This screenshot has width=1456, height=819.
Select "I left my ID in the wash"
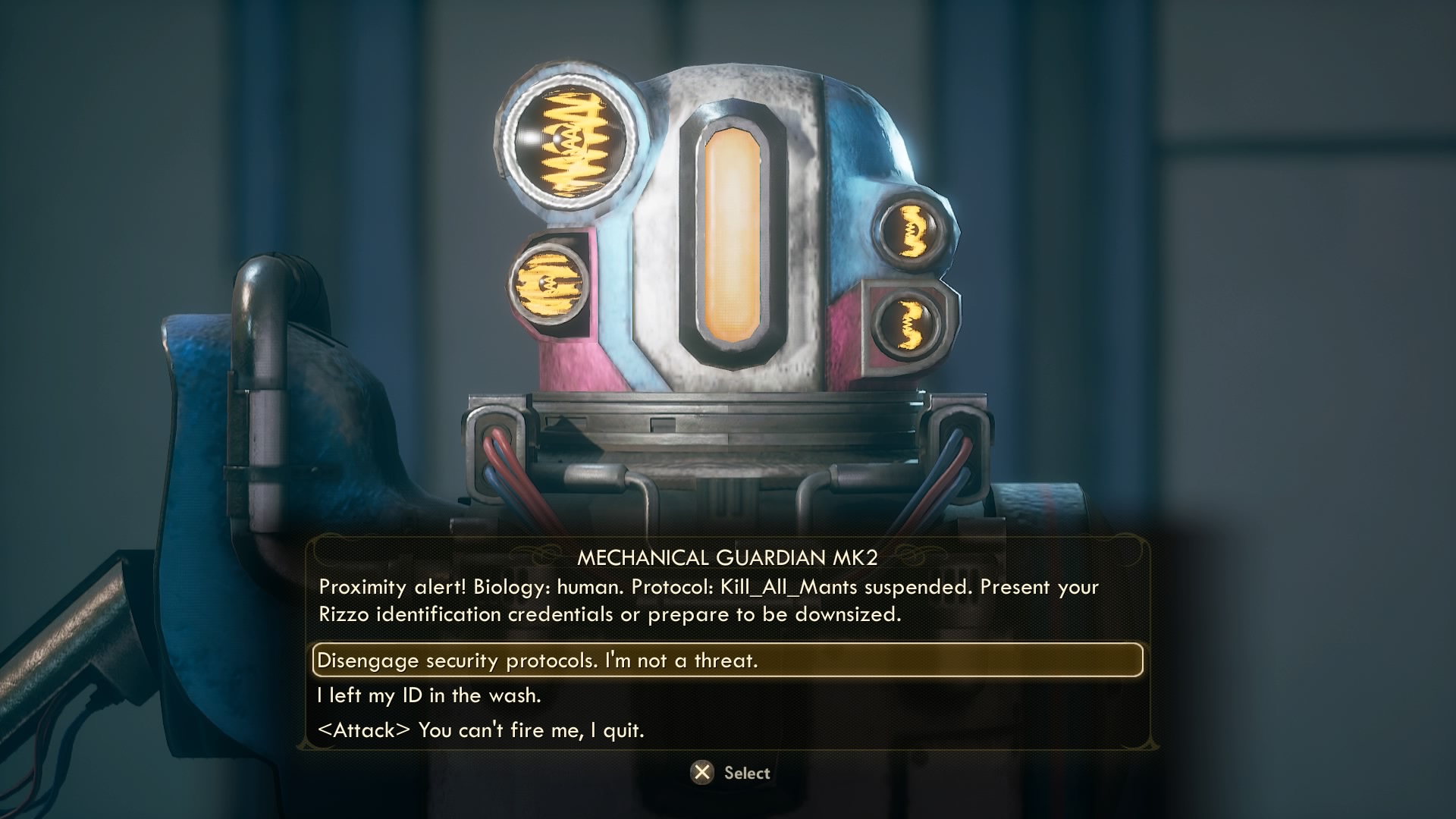click(x=429, y=695)
